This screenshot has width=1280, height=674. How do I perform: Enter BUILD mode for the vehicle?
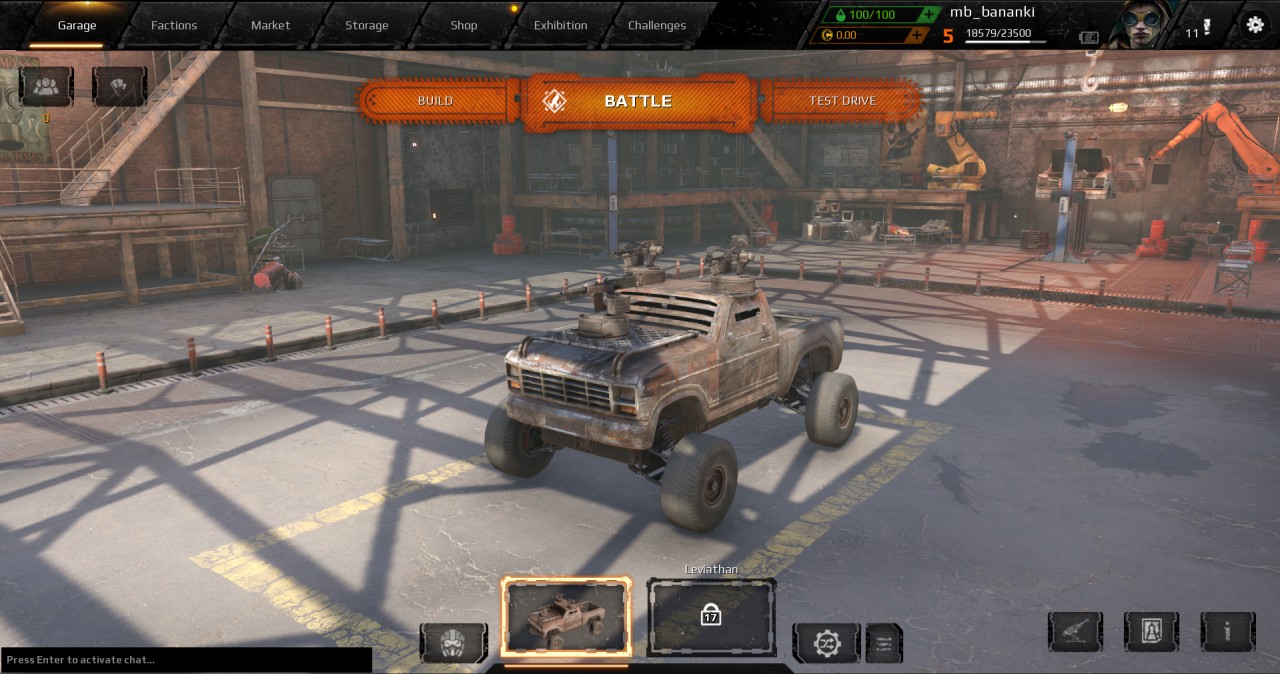coord(435,101)
